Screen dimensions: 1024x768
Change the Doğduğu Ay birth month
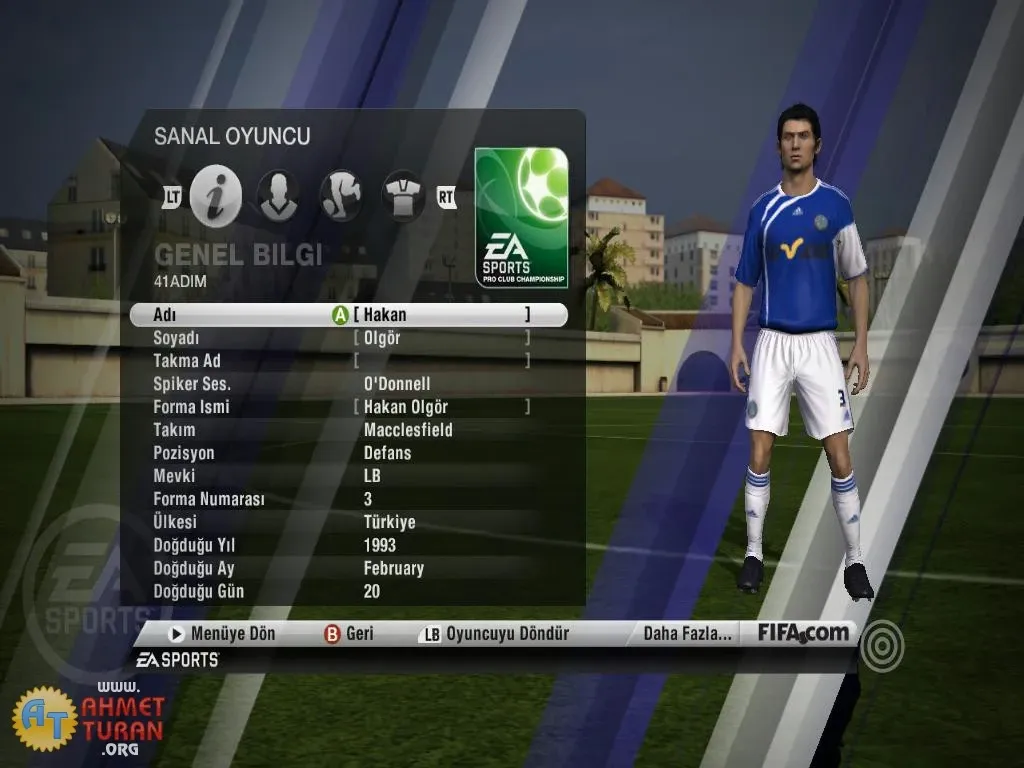coord(394,568)
